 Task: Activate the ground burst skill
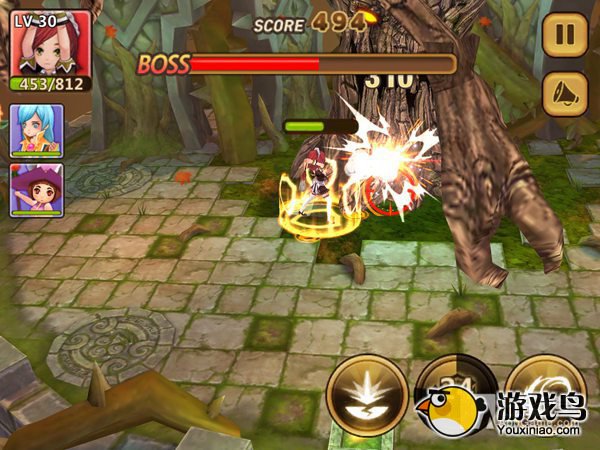pyautogui.click(x=367, y=394)
